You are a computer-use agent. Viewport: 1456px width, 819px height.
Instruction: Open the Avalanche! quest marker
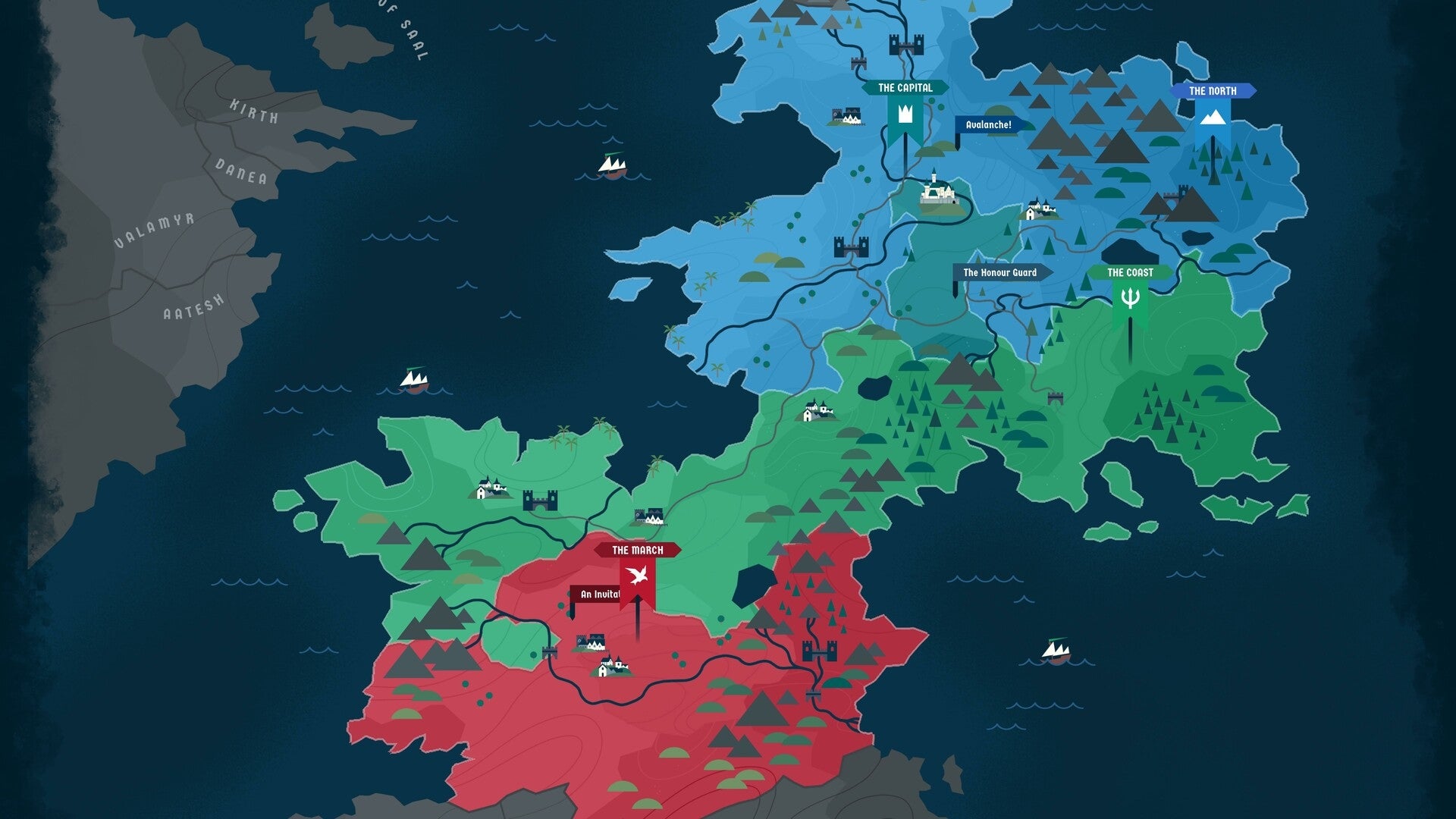[x=987, y=124]
